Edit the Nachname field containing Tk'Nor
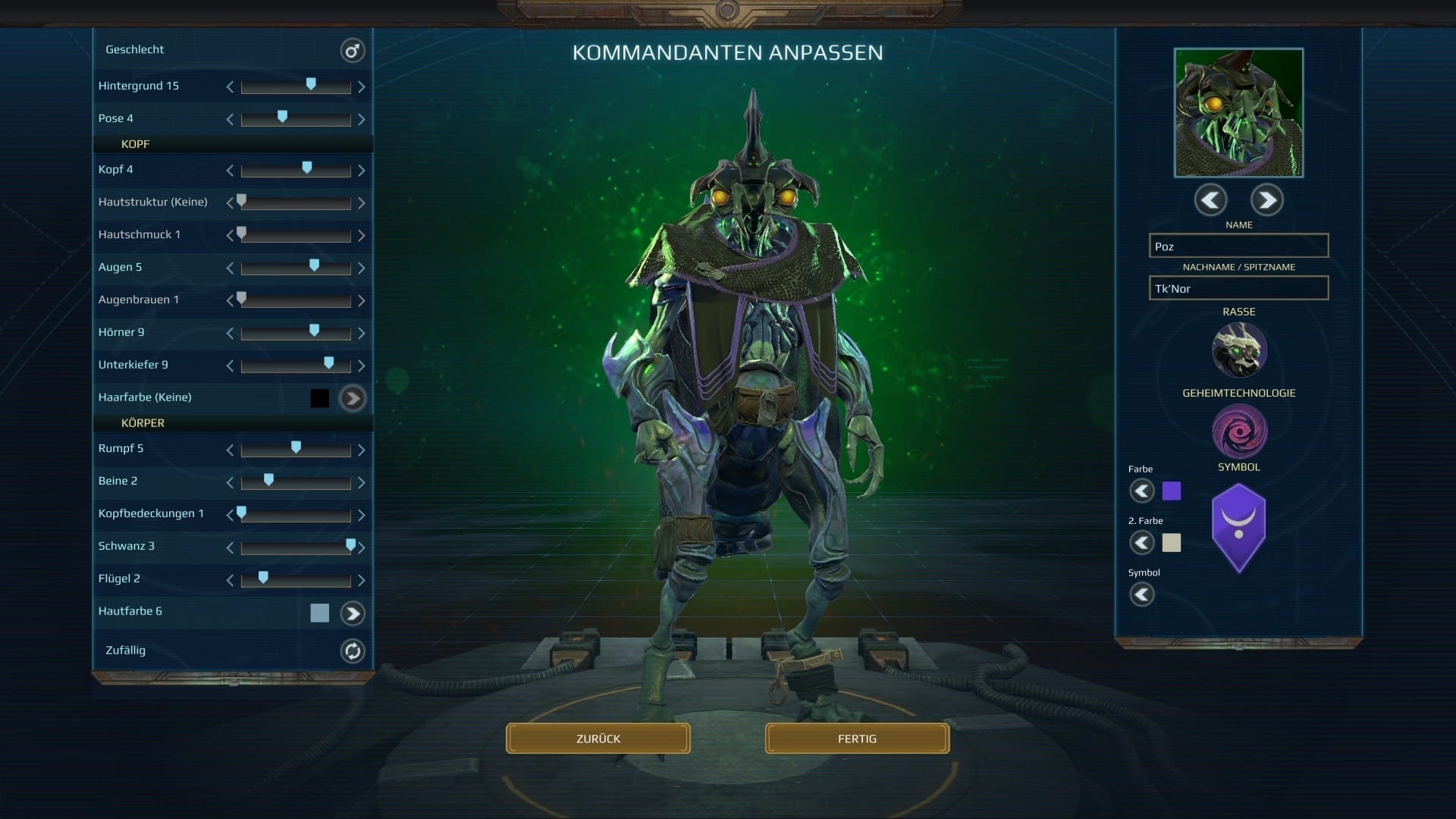 point(1238,289)
